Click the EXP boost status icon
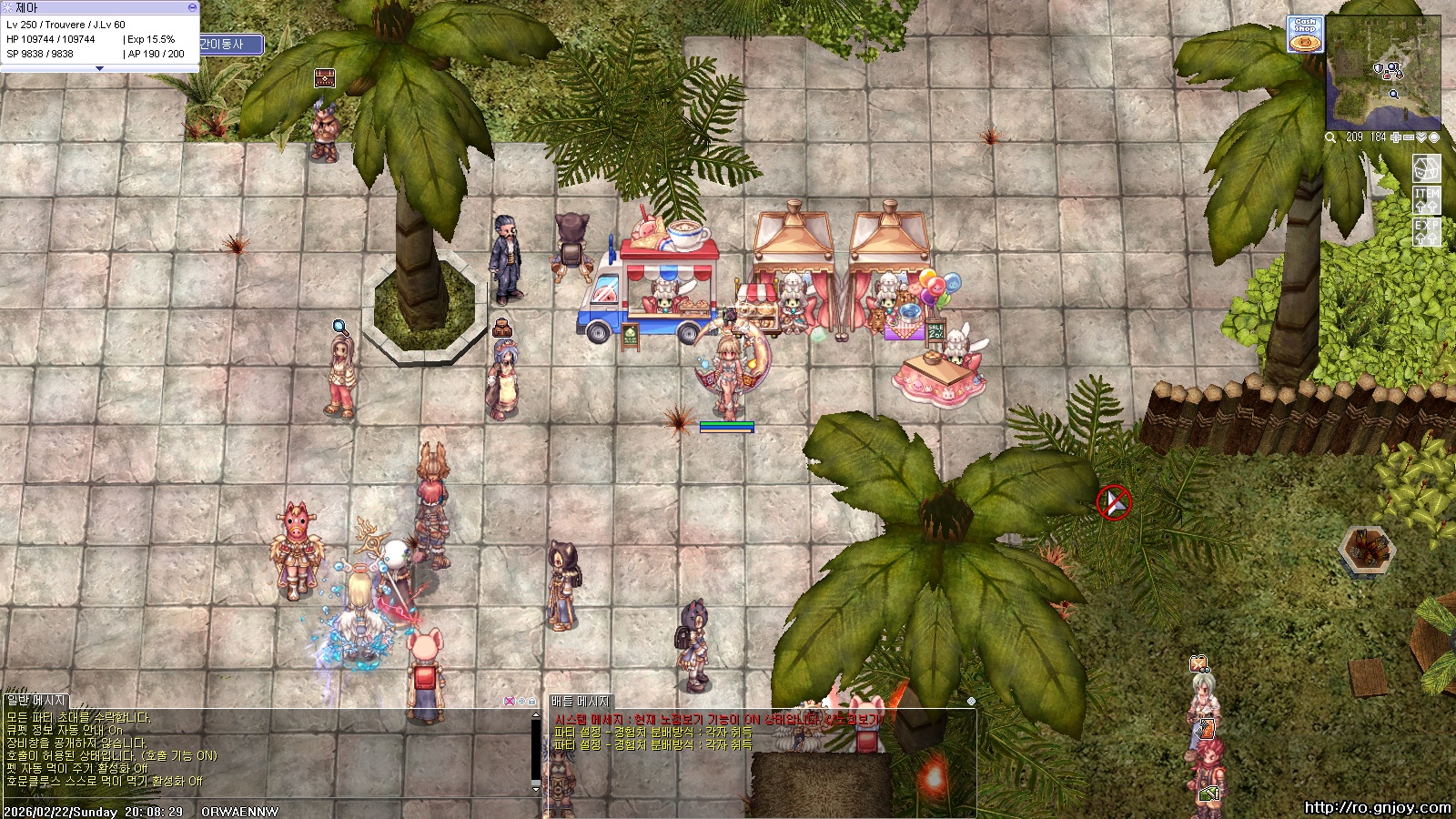This screenshot has height=819, width=1456. 1426,231
